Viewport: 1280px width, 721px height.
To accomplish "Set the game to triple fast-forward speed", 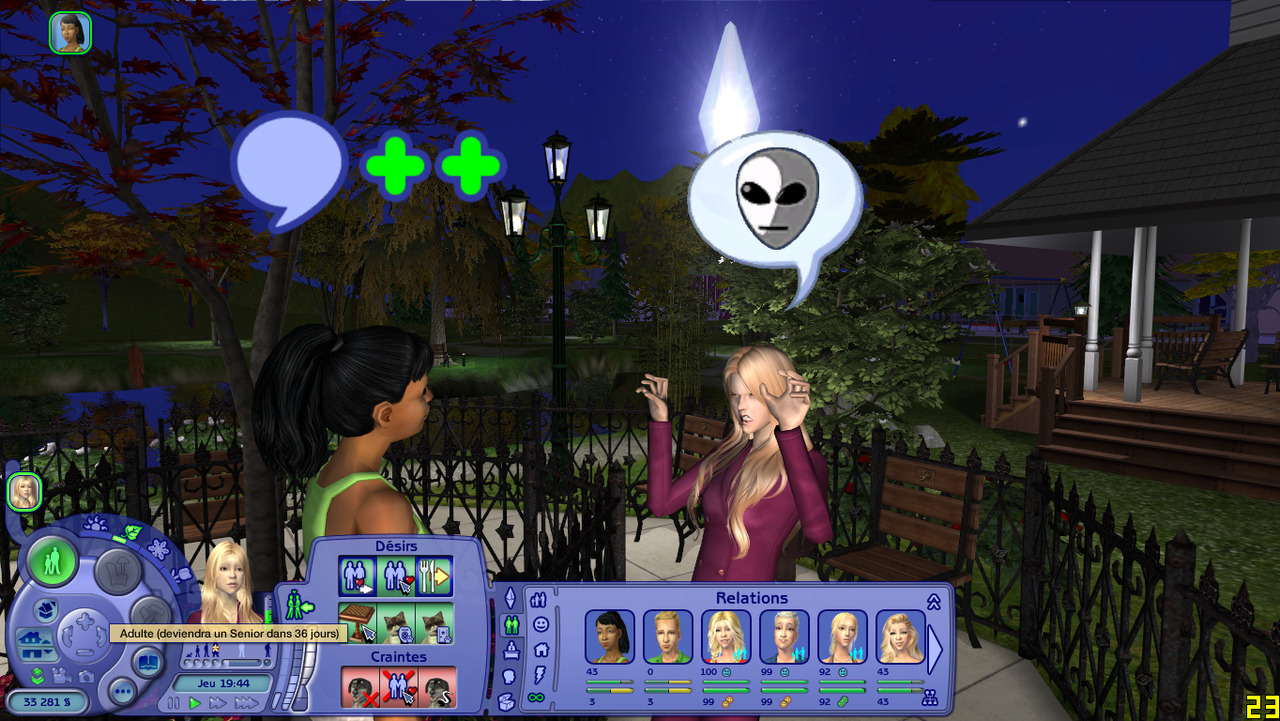I will click(245, 703).
